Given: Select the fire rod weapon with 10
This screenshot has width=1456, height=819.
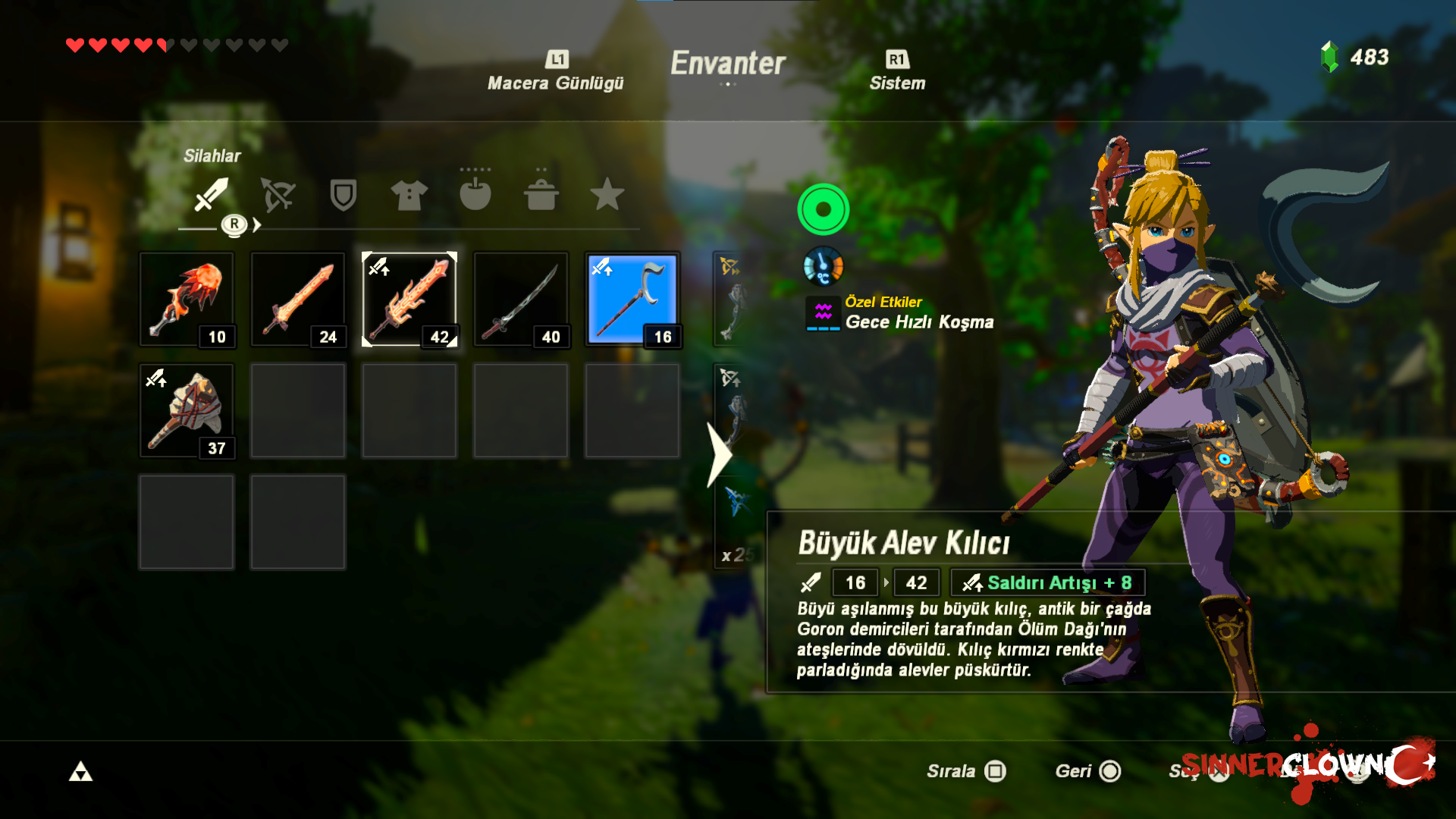Looking at the screenshot, I should [x=187, y=300].
